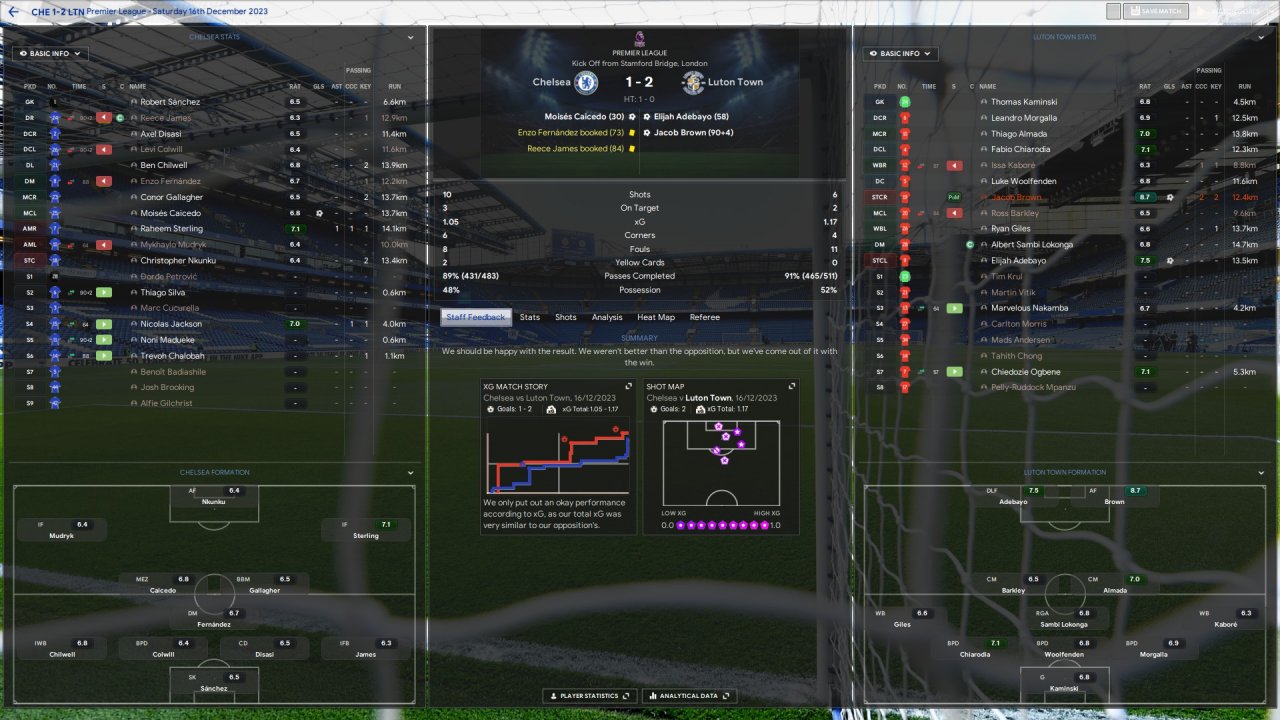1280x720 pixels.
Task: Select the Staff Feedback tab
Action: click(x=476, y=317)
